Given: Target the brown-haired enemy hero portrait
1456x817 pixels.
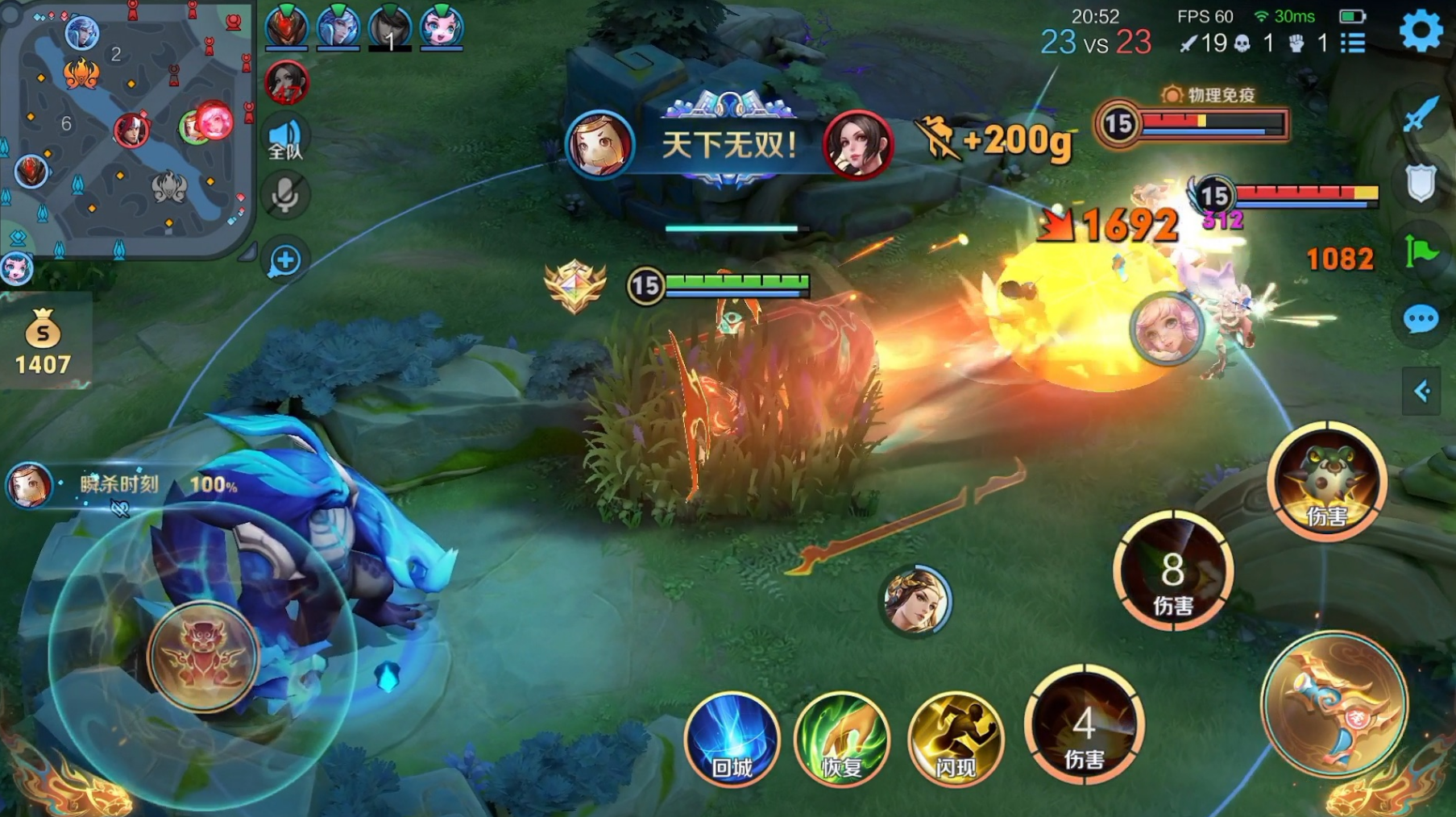Looking at the screenshot, I should 915,600.
